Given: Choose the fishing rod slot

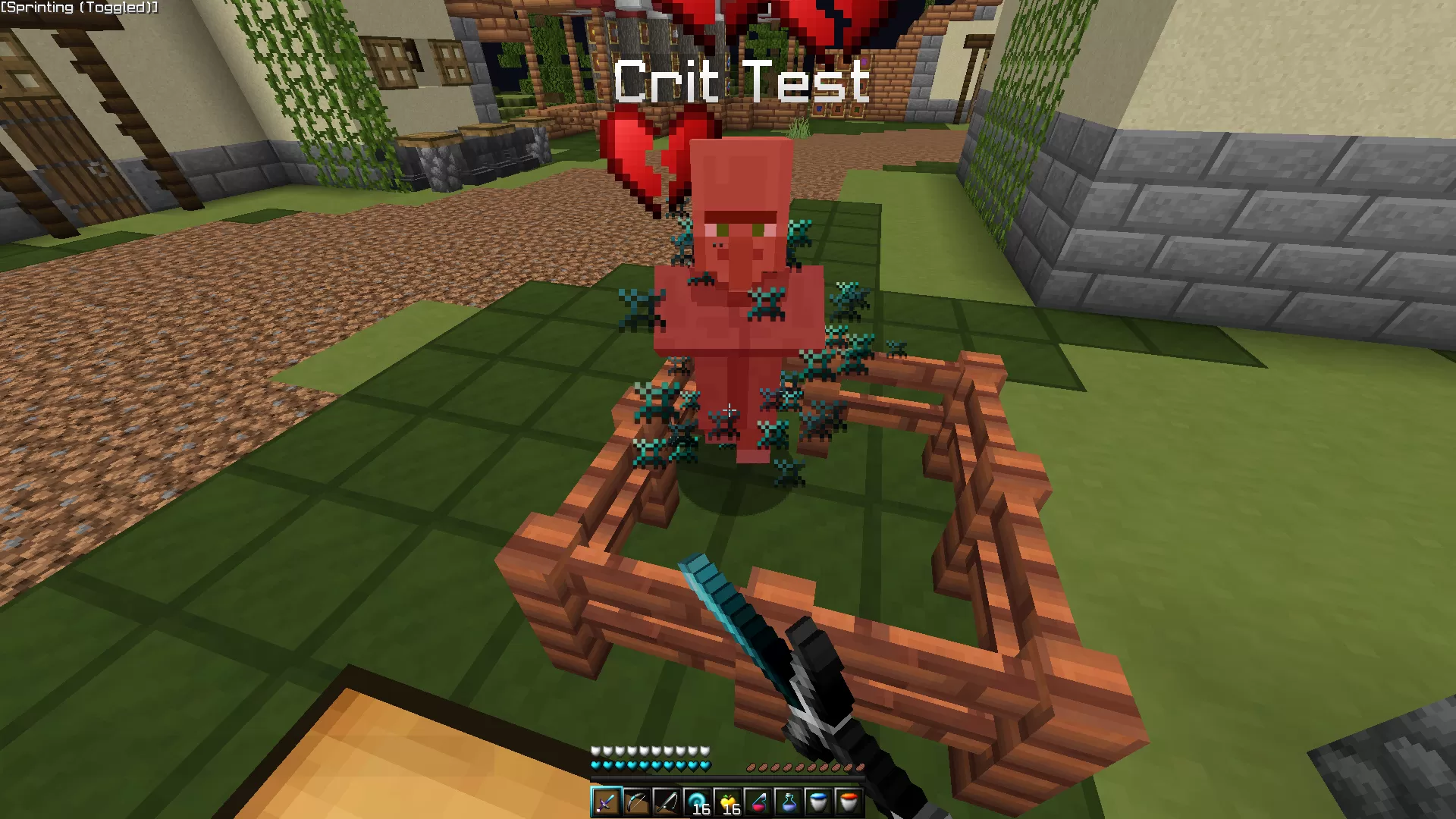Looking at the screenshot, I should 667,802.
